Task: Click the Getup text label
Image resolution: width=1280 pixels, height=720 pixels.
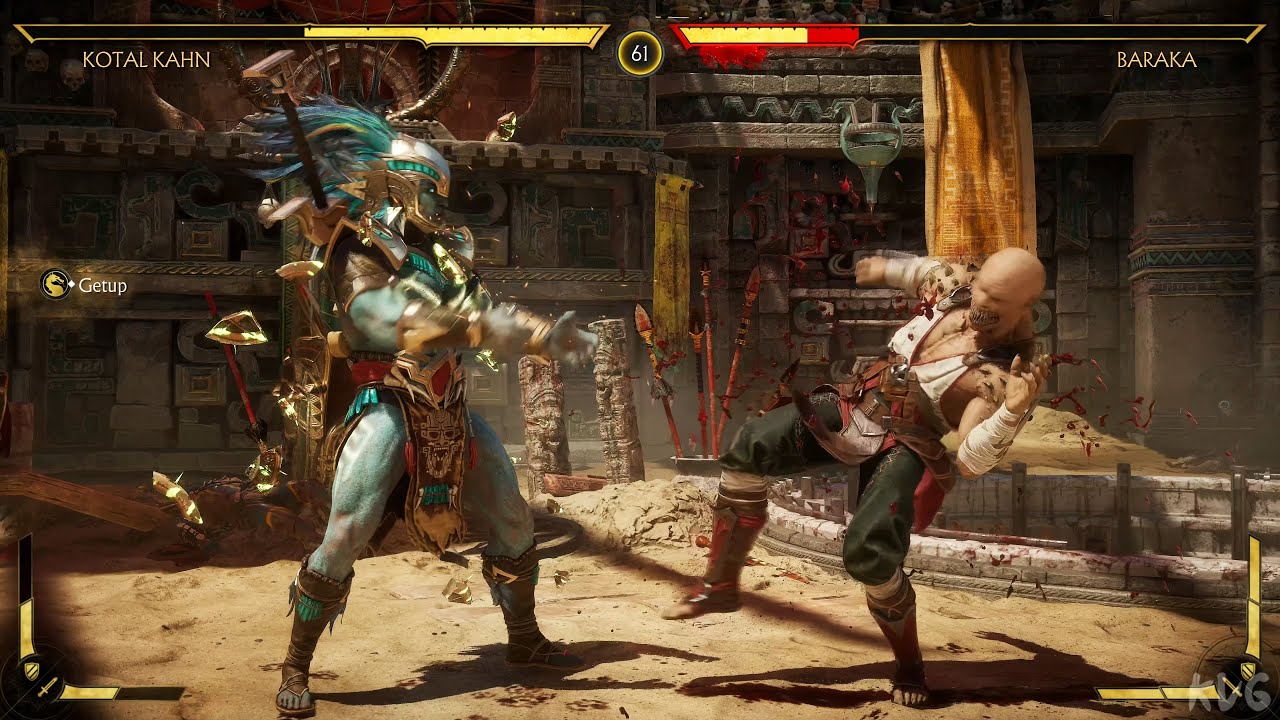Action: click(103, 286)
